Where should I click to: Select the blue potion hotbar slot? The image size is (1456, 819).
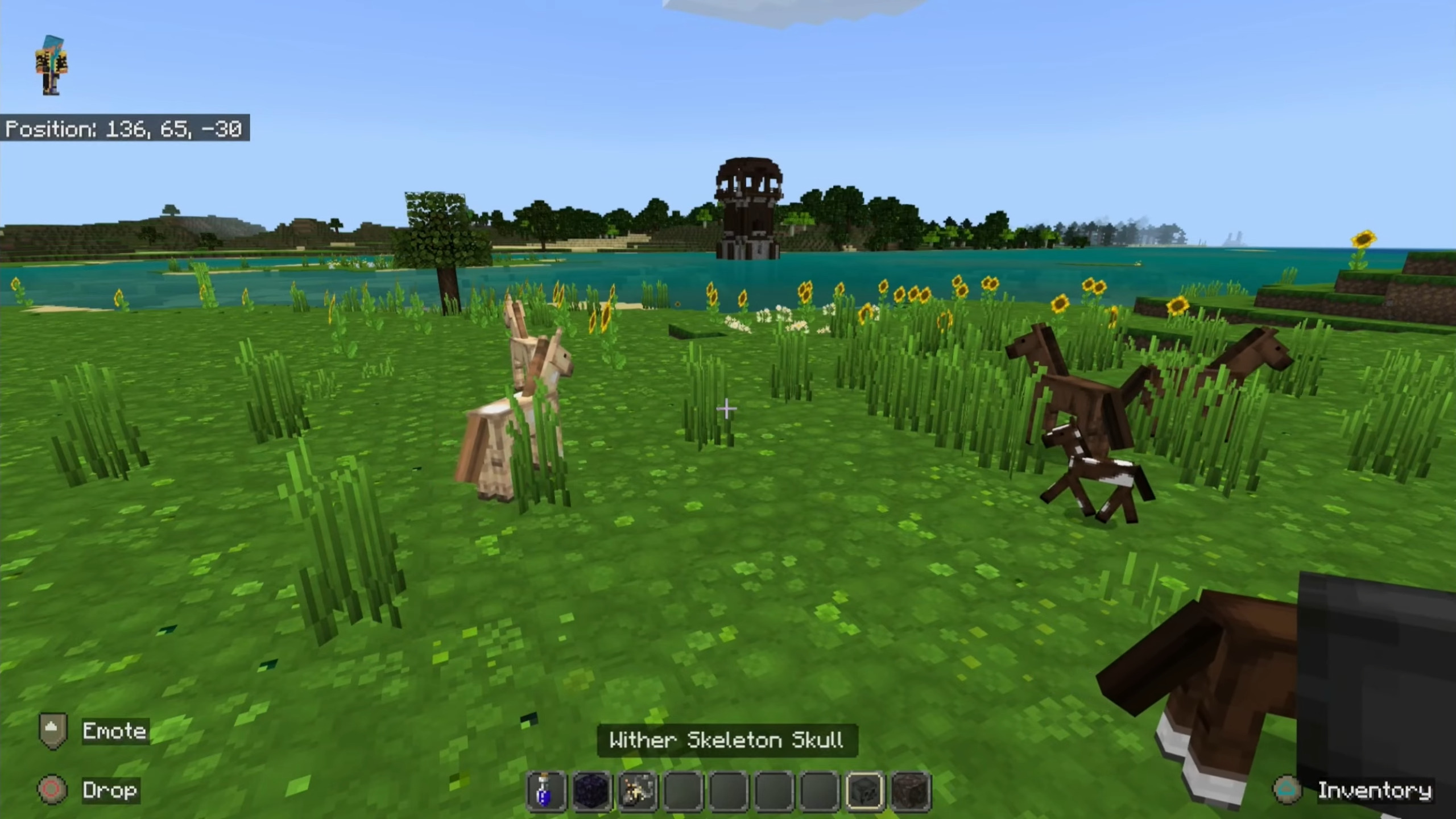[546, 791]
